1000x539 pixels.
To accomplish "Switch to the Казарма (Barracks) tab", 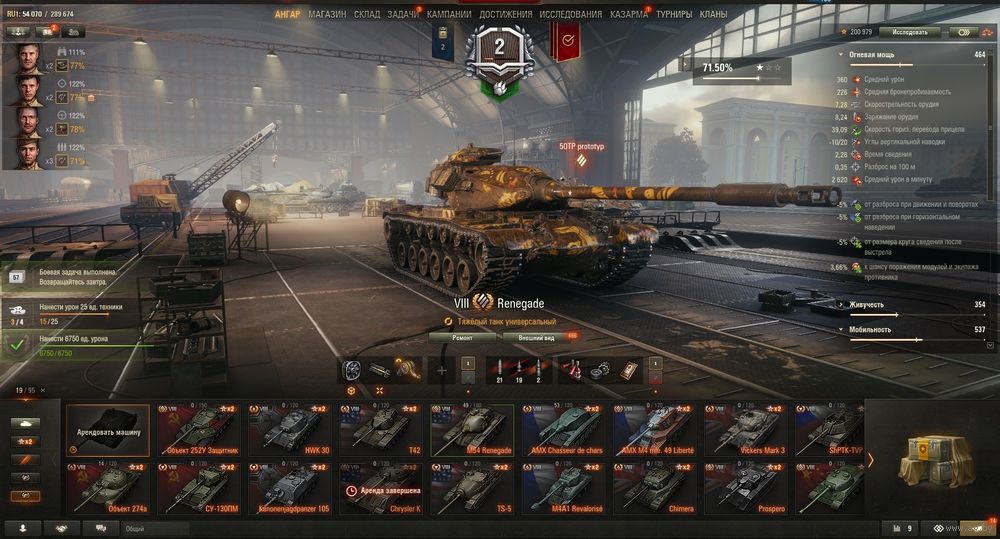I will pyautogui.click(x=628, y=15).
